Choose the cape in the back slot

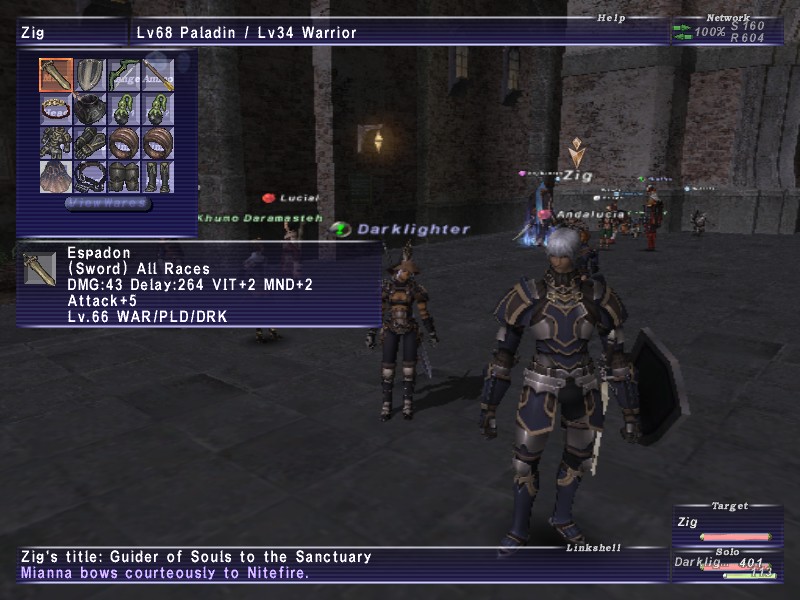[x=55, y=177]
